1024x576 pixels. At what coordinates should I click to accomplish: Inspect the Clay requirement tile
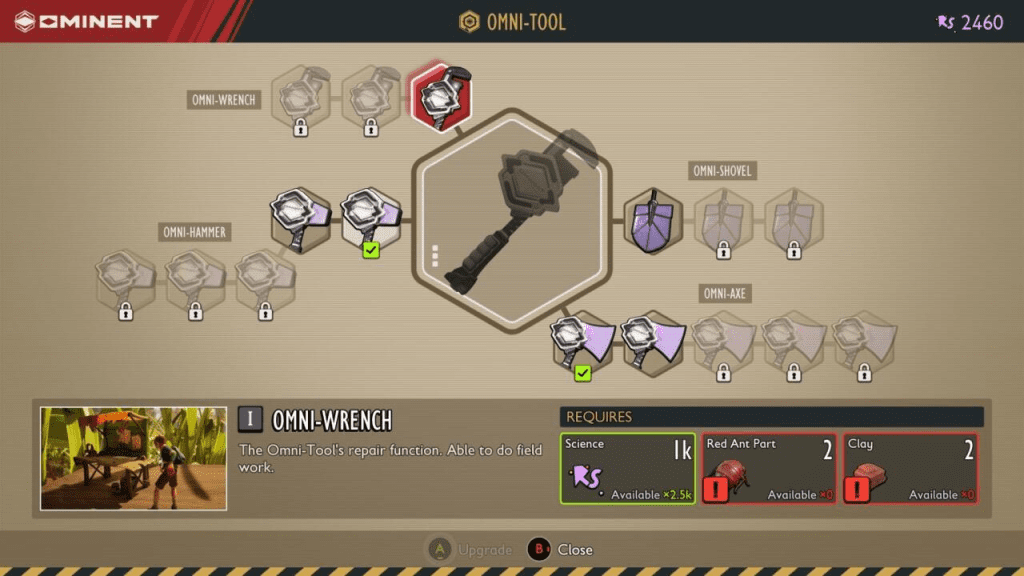point(909,468)
